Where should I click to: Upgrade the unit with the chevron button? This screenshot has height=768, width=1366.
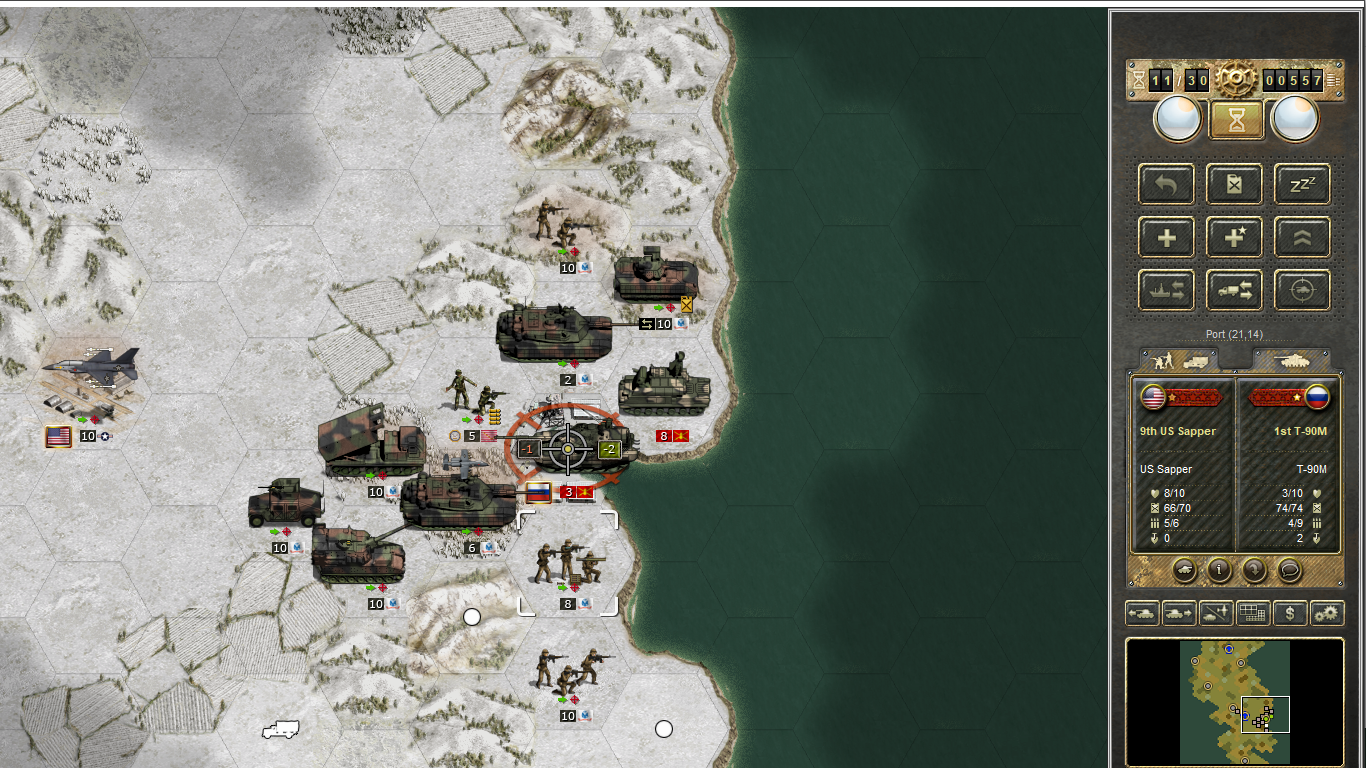(x=1302, y=238)
